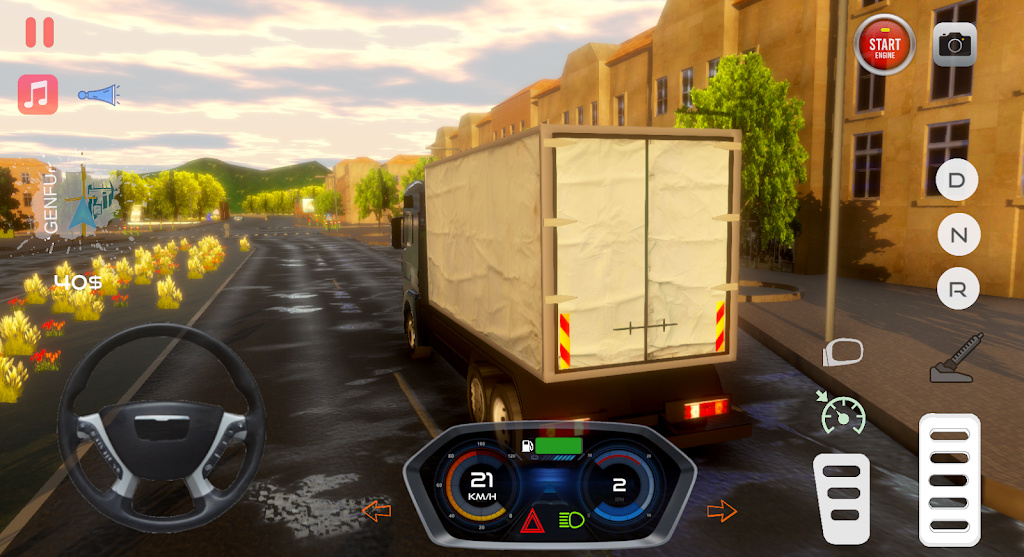Switch to Reverse gear R
Viewport: 1024px width, 557px height.
[958, 290]
